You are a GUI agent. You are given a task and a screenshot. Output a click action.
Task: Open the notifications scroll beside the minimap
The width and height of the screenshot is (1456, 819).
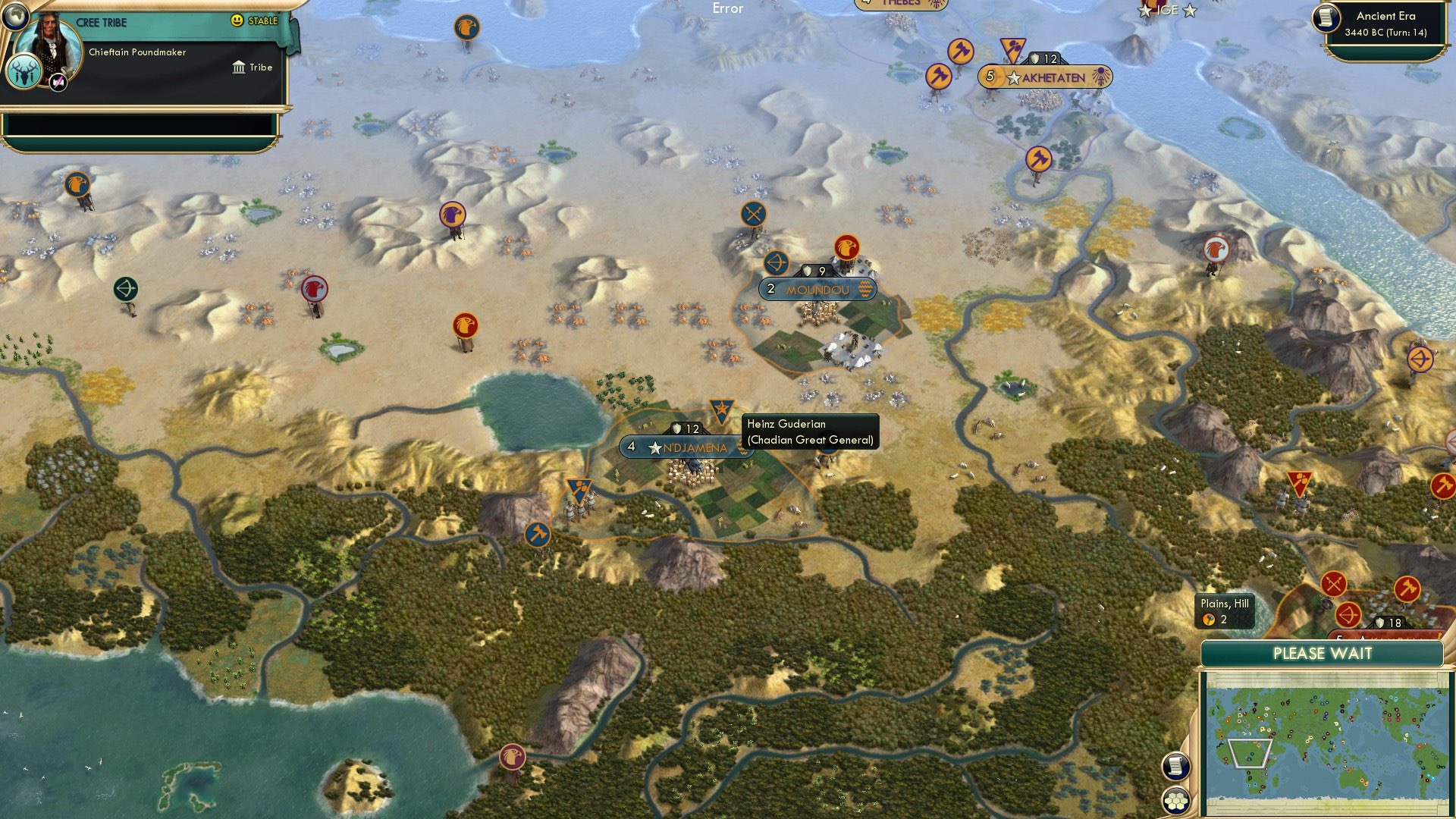click(x=1175, y=767)
